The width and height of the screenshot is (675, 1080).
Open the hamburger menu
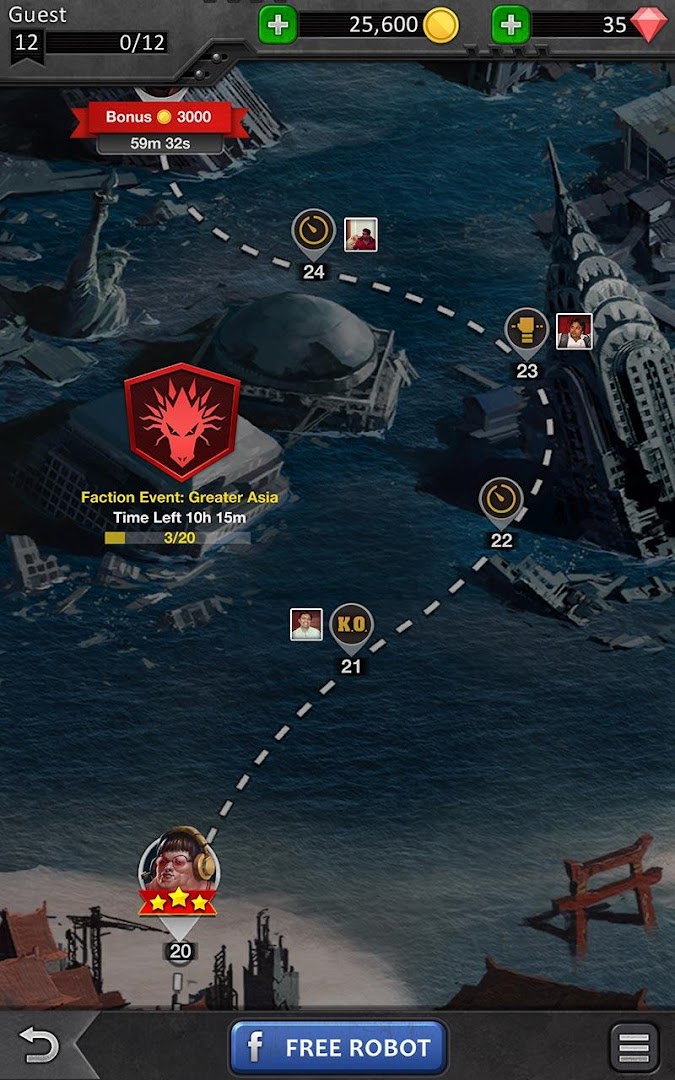tap(634, 1048)
